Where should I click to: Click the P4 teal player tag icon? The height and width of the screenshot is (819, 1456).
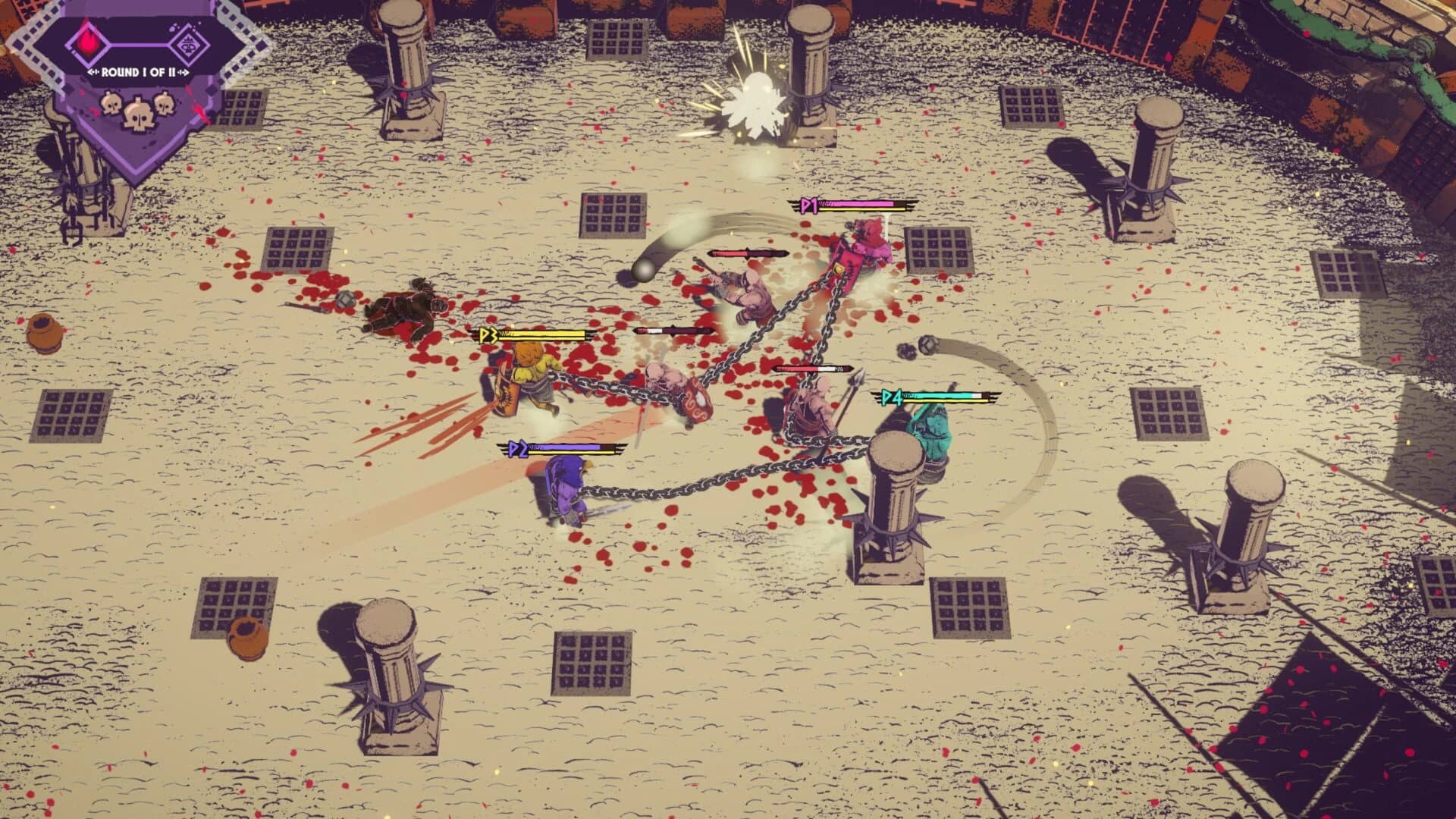point(893,396)
